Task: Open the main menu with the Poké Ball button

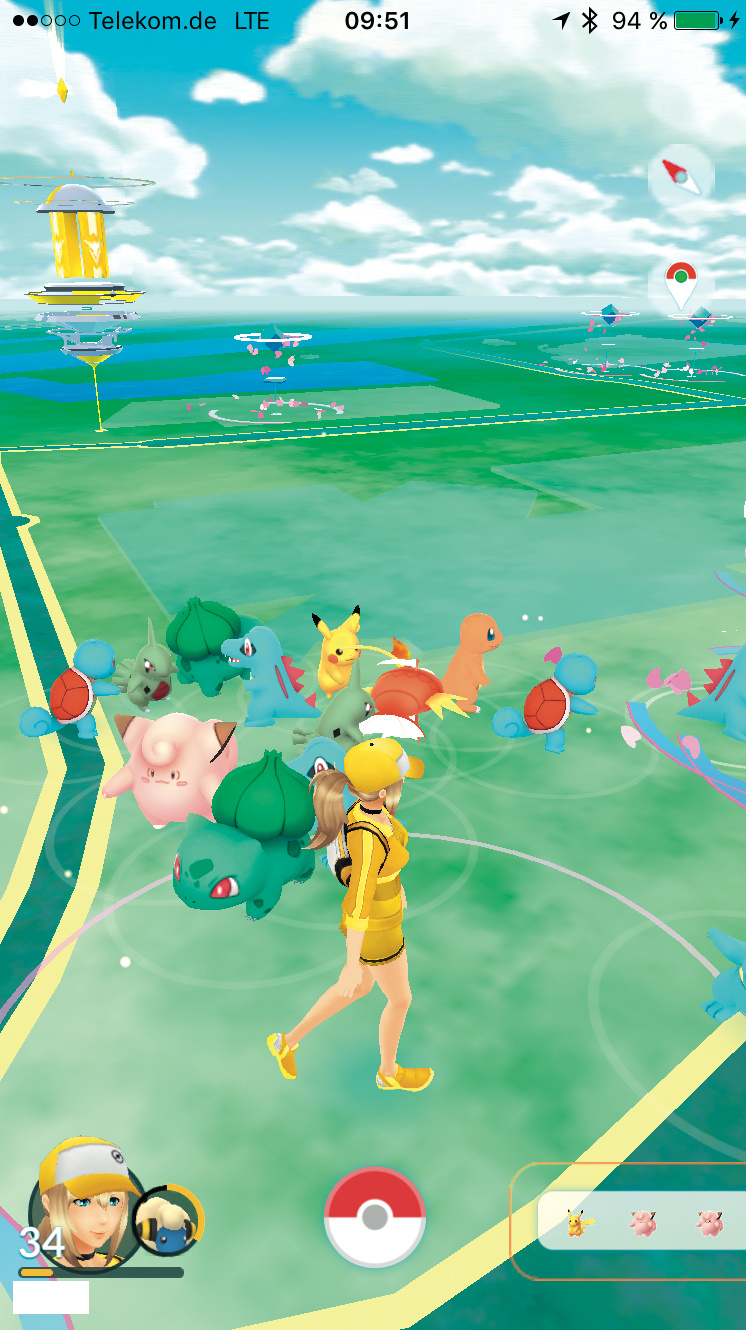Action: click(374, 1217)
